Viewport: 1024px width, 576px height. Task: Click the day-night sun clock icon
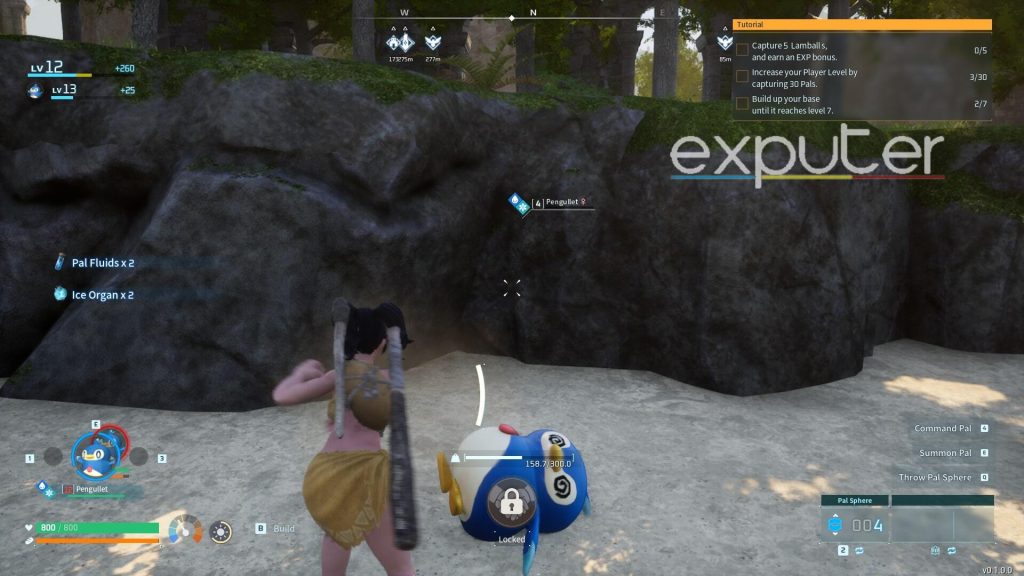pyautogui.click(x=222, y=530)
